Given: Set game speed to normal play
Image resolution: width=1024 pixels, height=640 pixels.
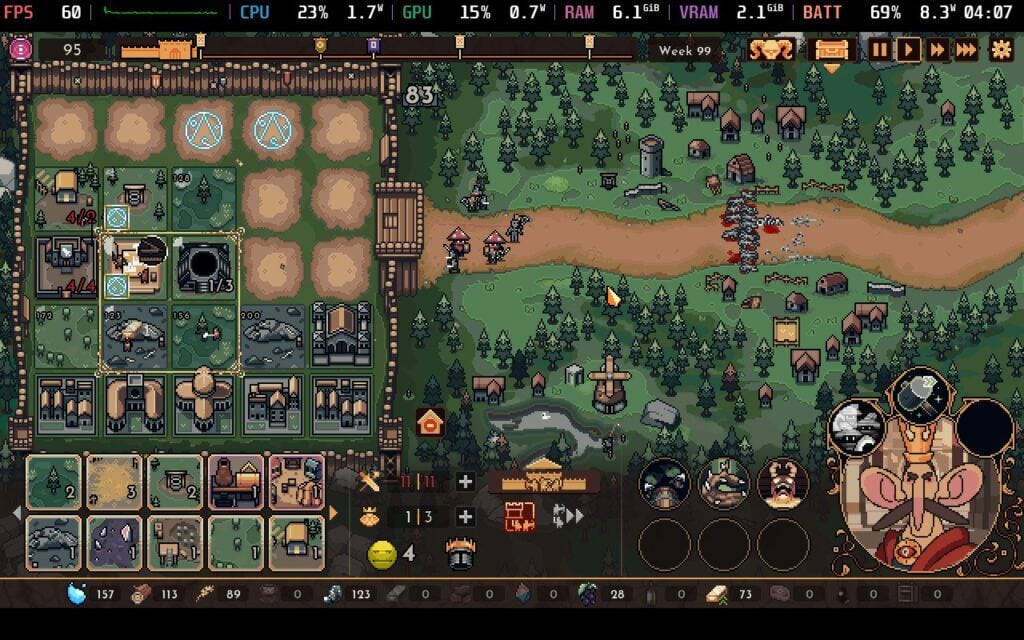Looking at the screenshot, I should (908, 49).
